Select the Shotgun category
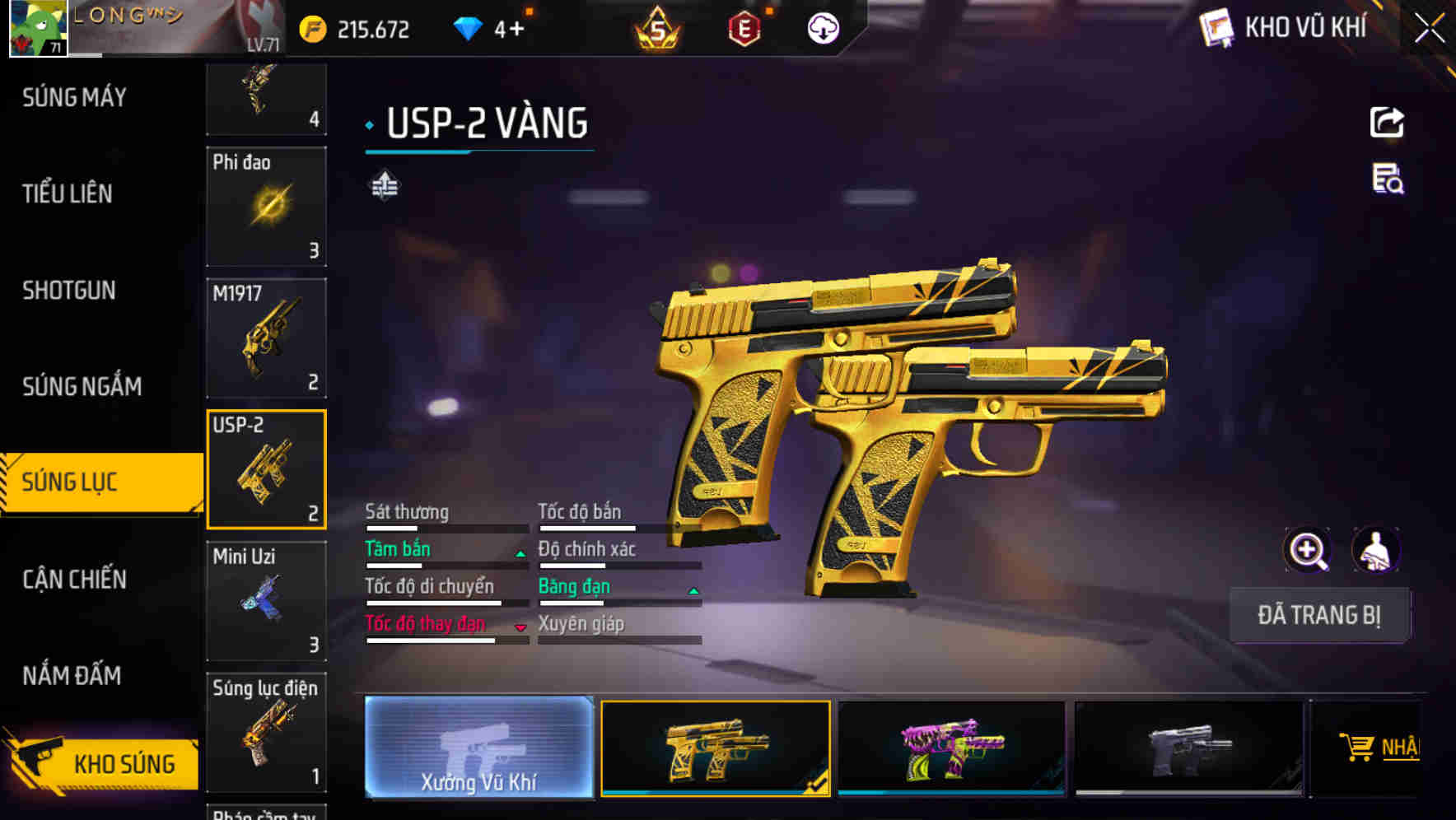The image size is (1456, 820). [69, 291]
